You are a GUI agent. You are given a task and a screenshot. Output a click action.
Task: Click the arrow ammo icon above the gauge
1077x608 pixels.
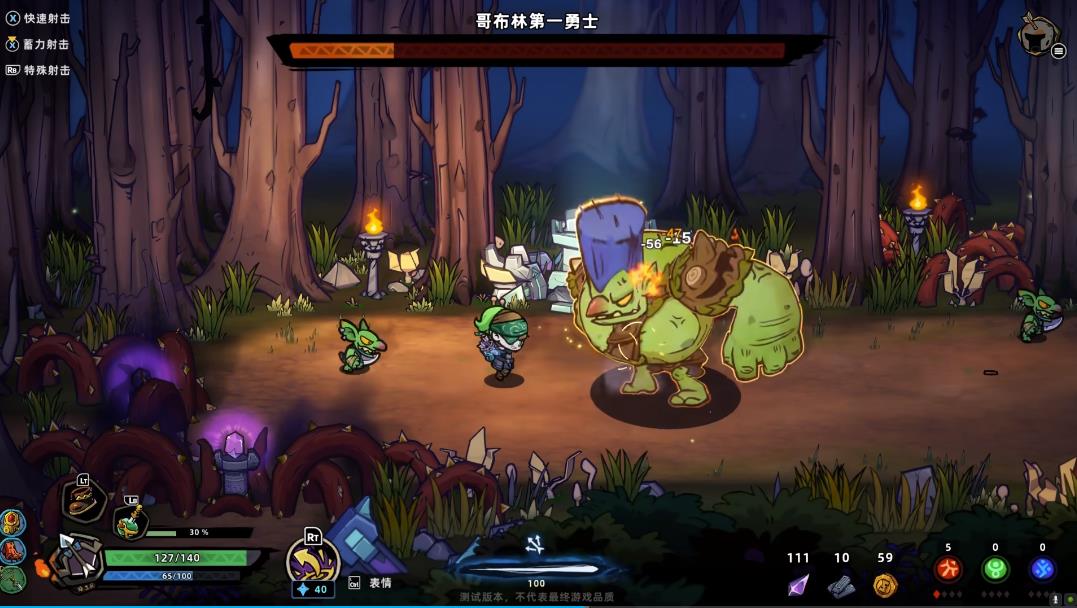(x=535, y=545)
